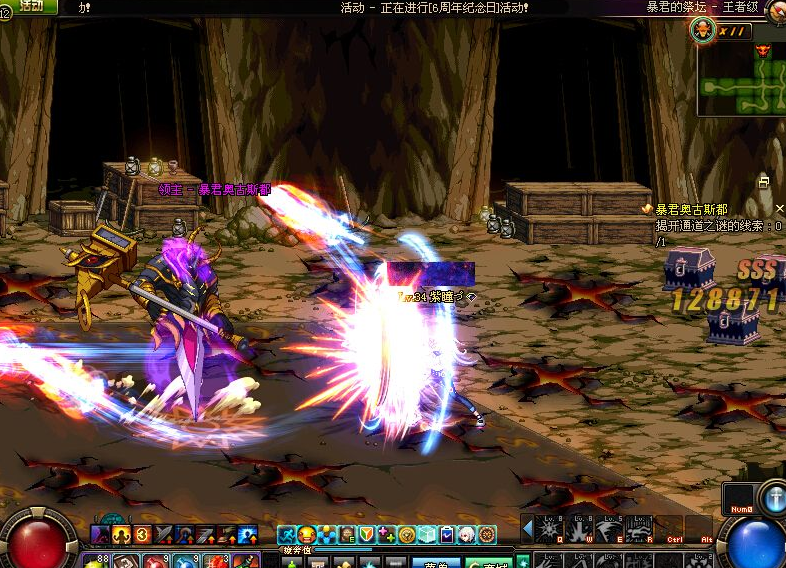
Task: Toggle the quest tracker window size icon
Action: click(x=764, y=182)
